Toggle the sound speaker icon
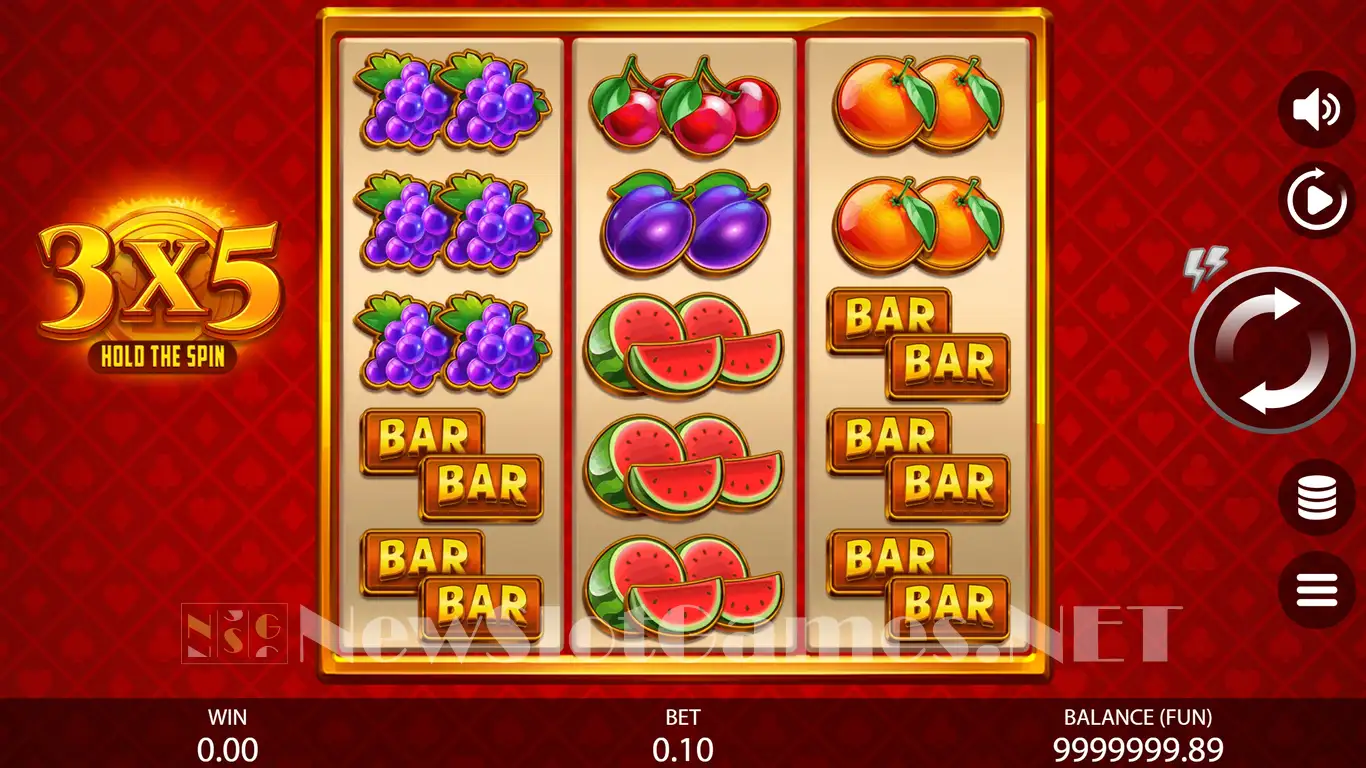The image size is (1366, 768). [x=1316, y=110]
